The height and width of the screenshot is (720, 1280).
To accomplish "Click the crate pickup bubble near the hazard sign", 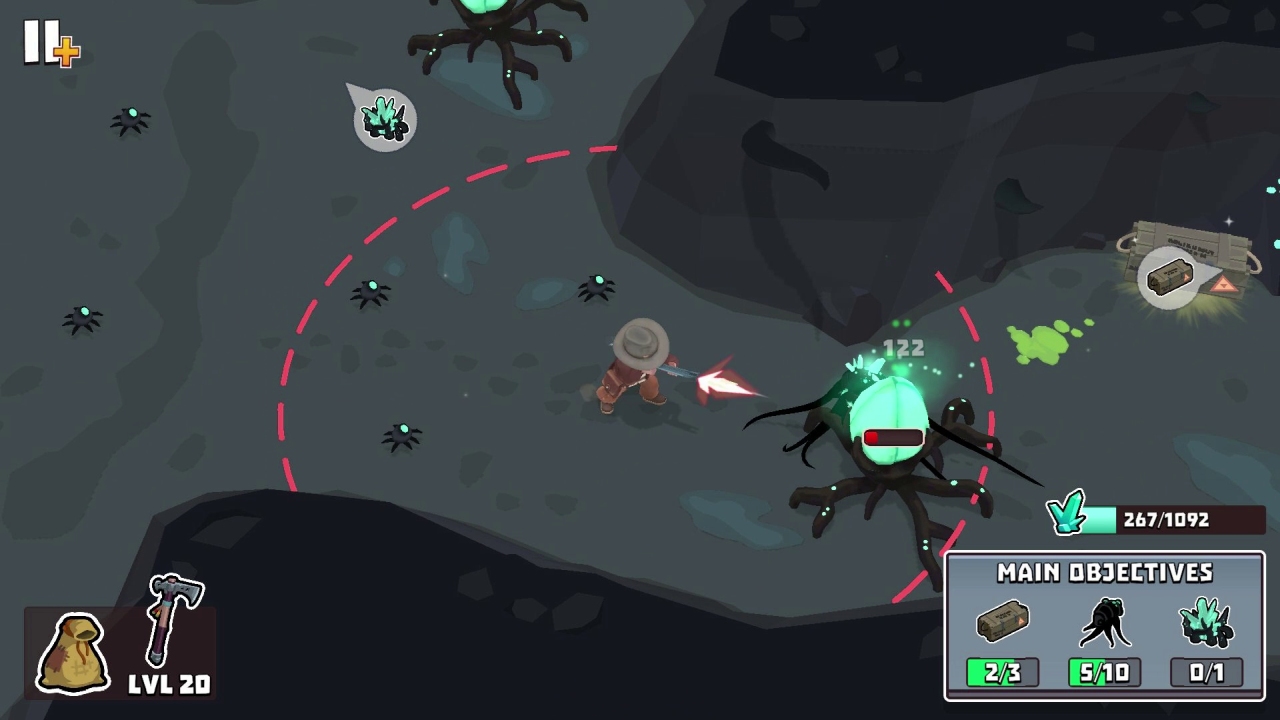I will click(1170, 277).
